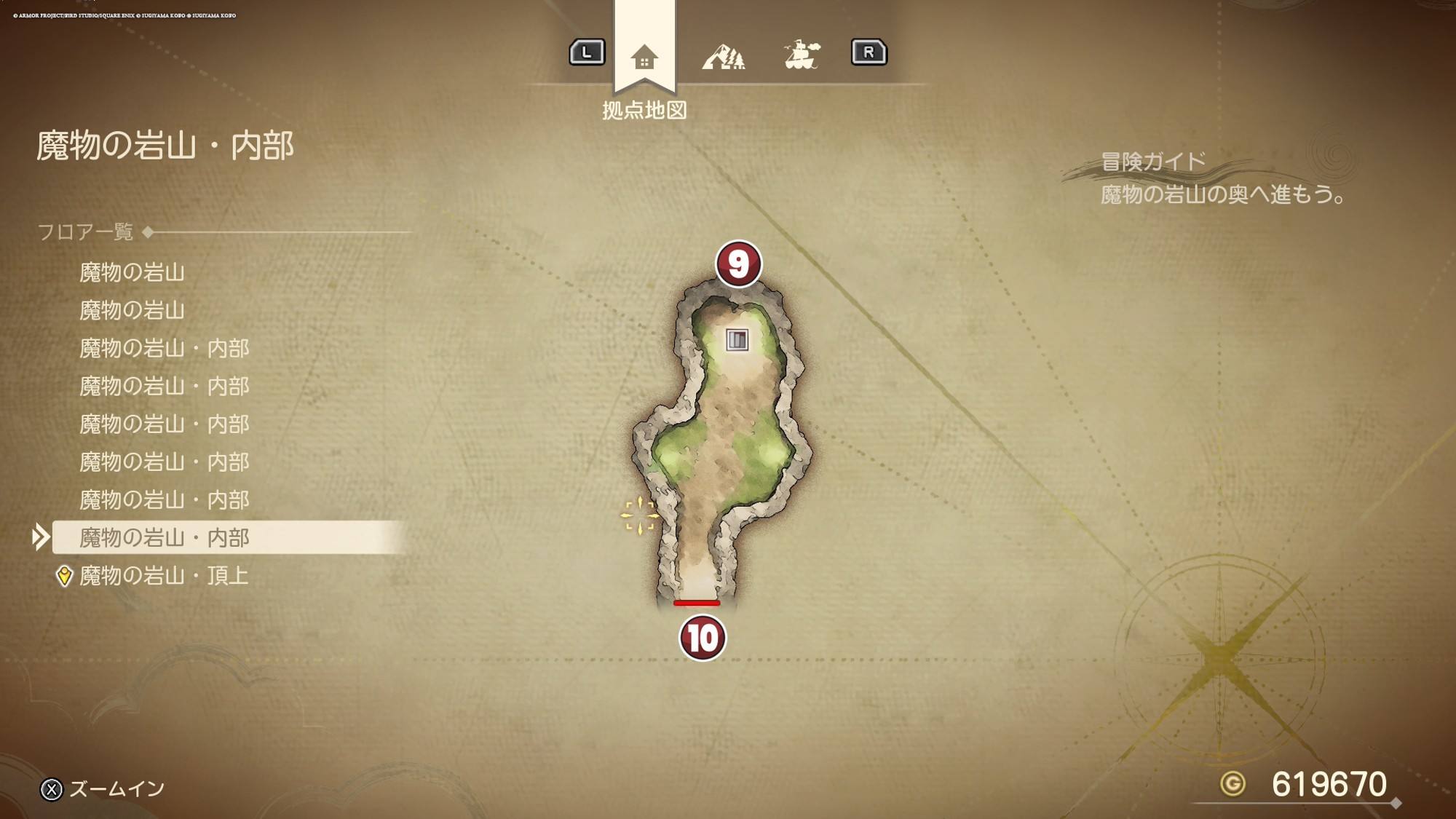Choose the 魔物の岩山・頂上 floor entry

(164, 576)
